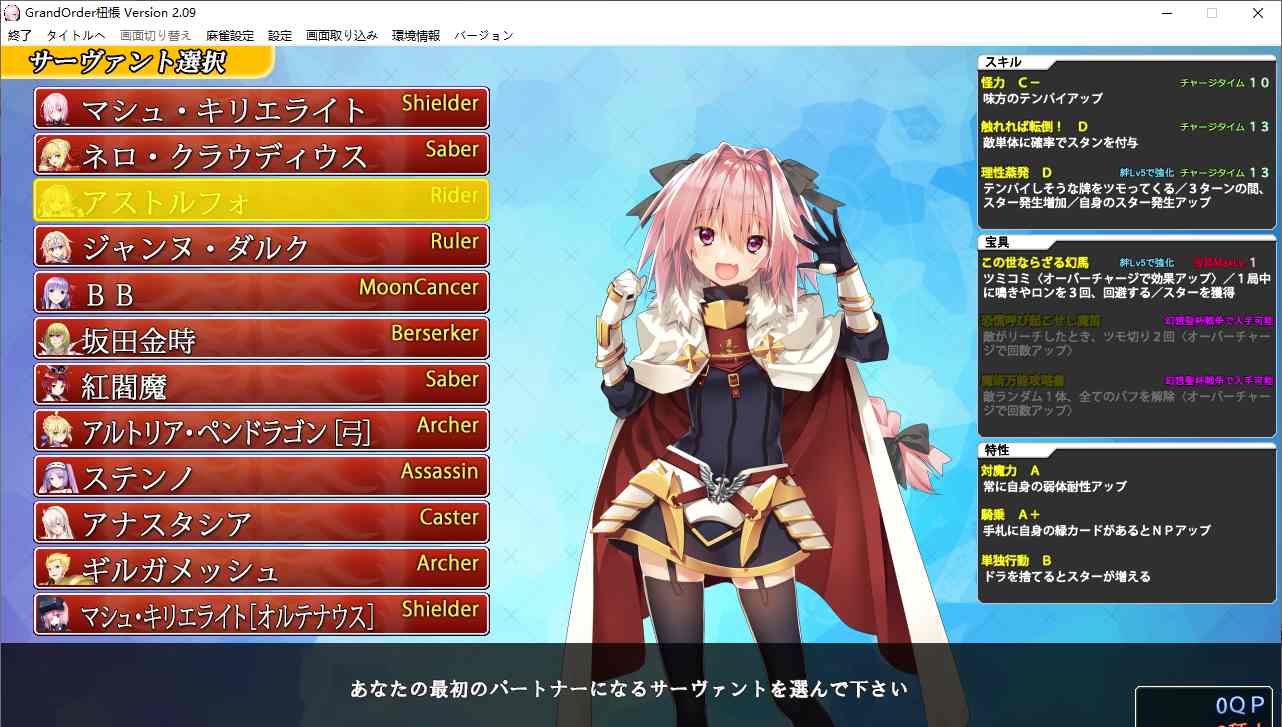
Task: Click Sakata Kintoki's portrait icon
Action: click(54, 337)
